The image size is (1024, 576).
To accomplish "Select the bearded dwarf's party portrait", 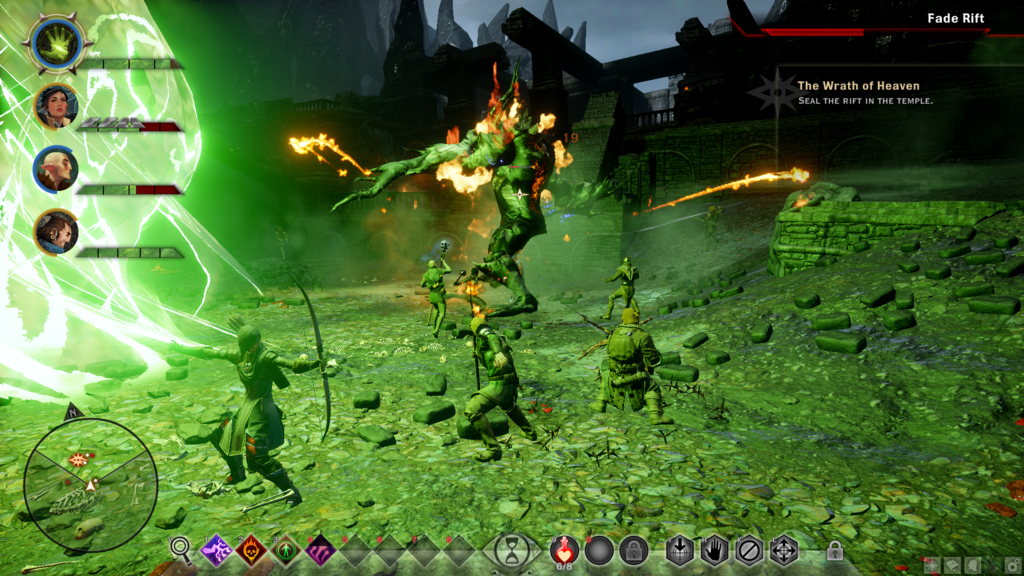I will [57, 232].
